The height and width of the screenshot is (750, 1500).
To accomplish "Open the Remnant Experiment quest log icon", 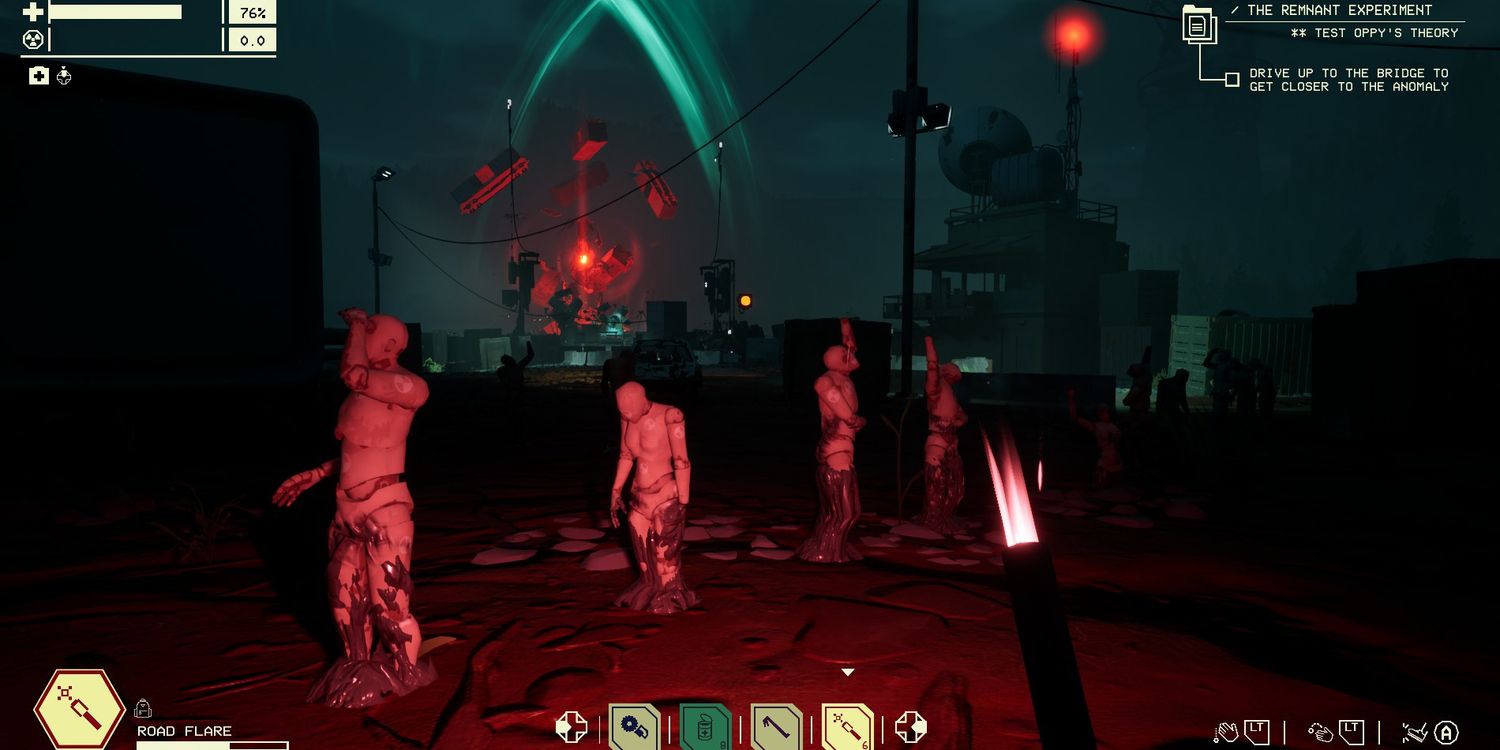I will (1198, 25).
